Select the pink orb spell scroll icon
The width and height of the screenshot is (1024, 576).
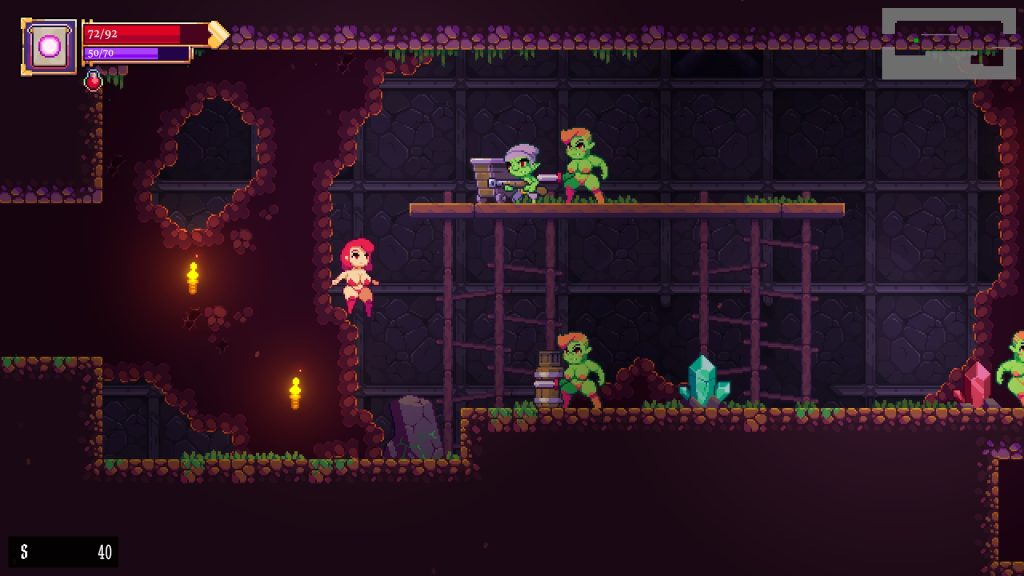pyautogui.click(x=49, y=46)
